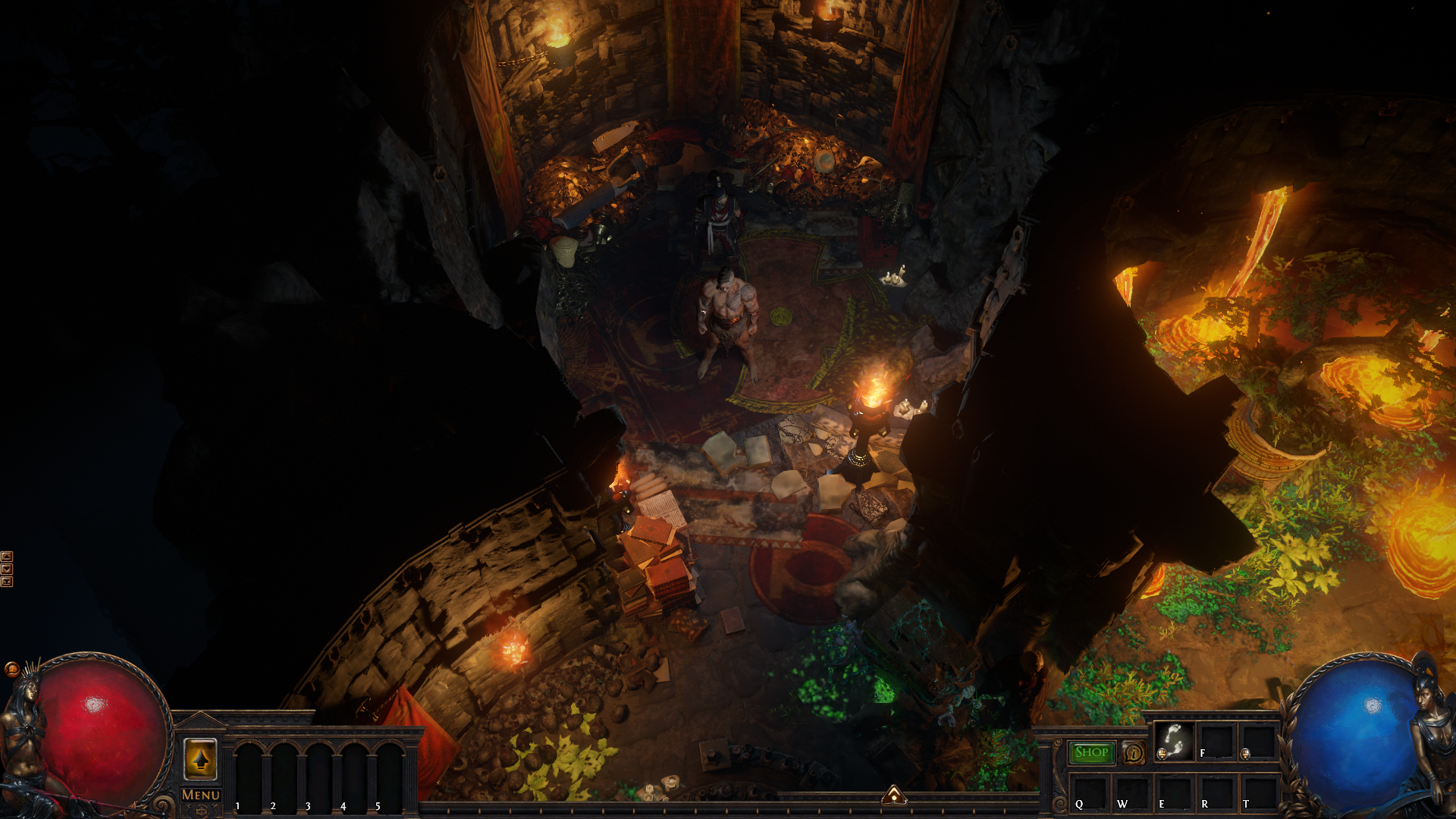Open the chat bubble icon beside health orb
The image size is (1456, 819).
(x=11, y=669)
